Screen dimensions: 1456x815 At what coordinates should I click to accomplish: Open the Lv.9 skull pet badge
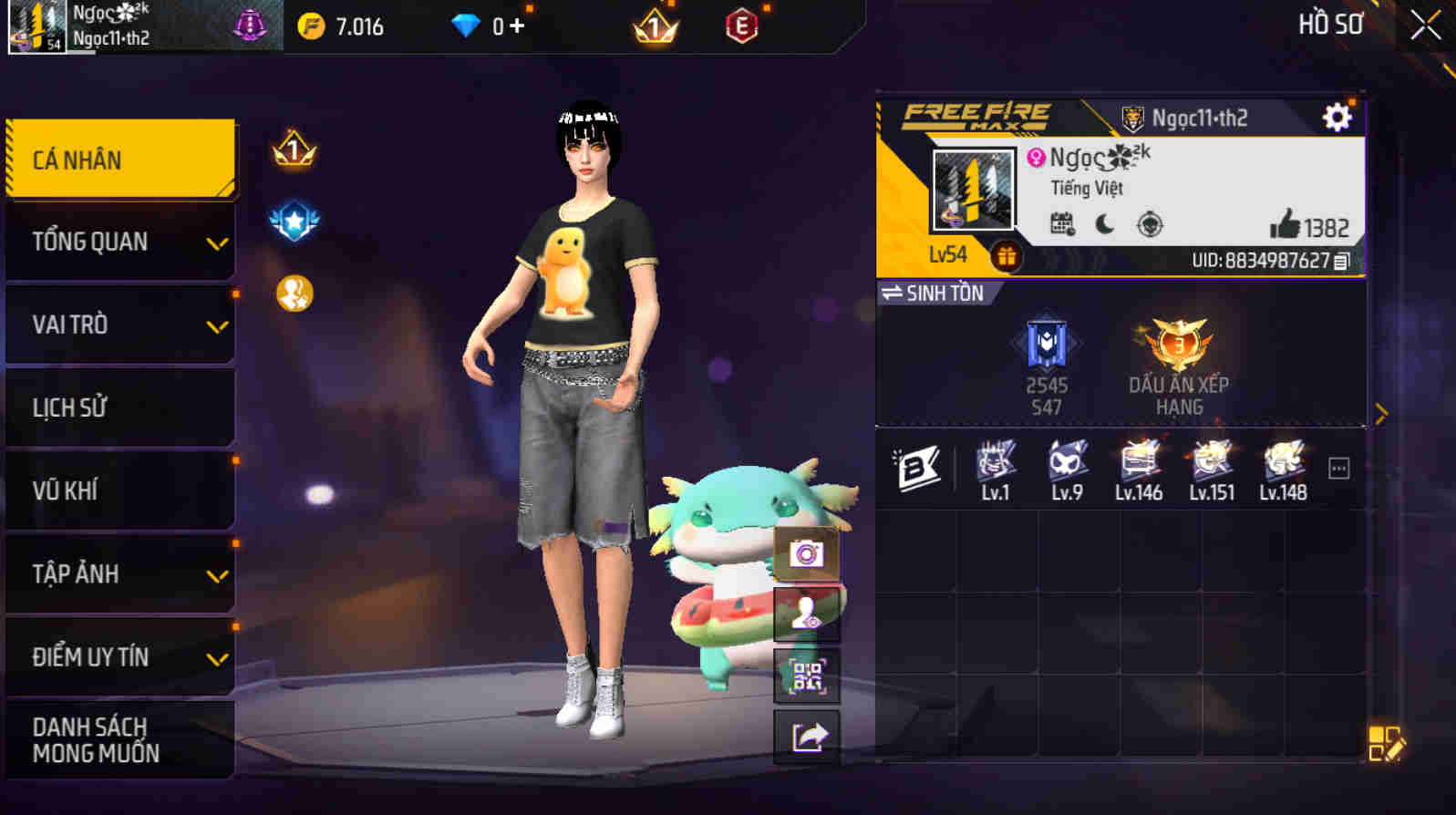point(1067,467)
